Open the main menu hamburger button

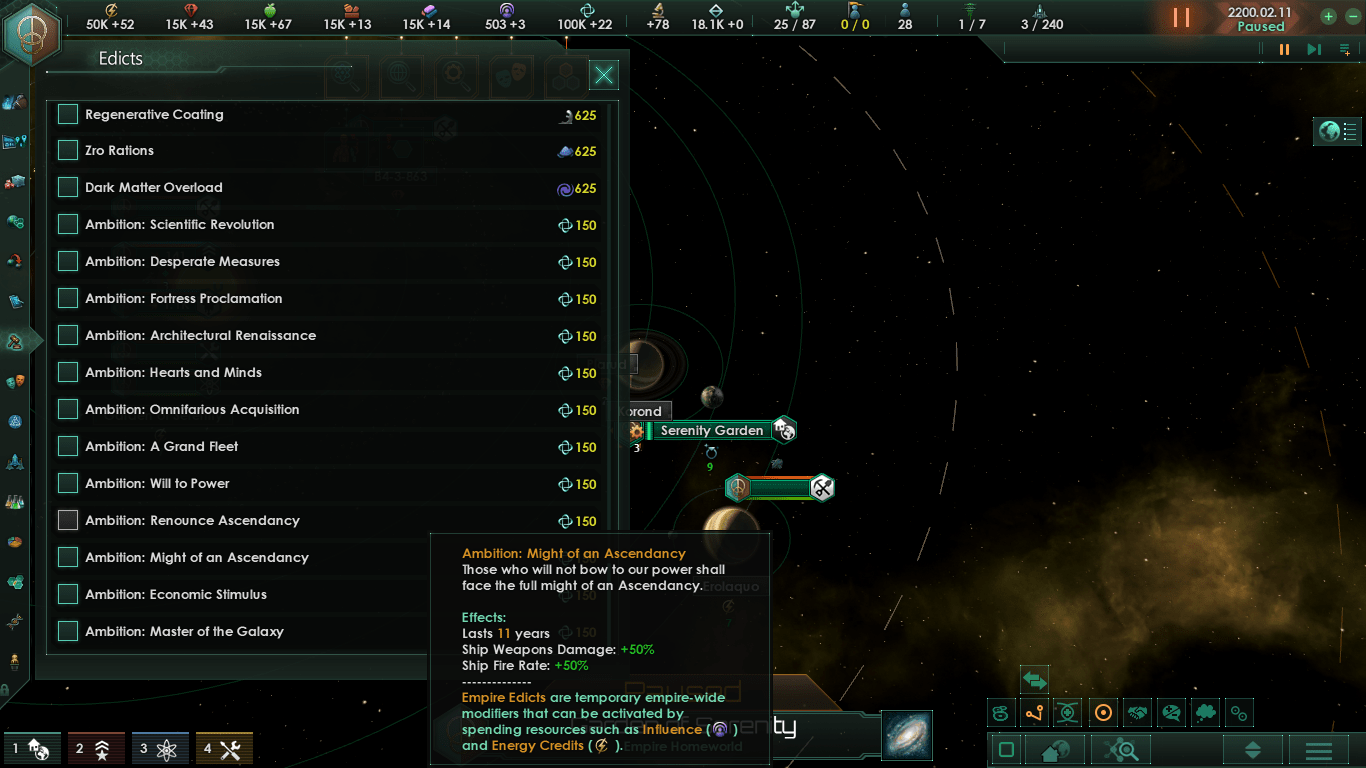pos(1318,750)
